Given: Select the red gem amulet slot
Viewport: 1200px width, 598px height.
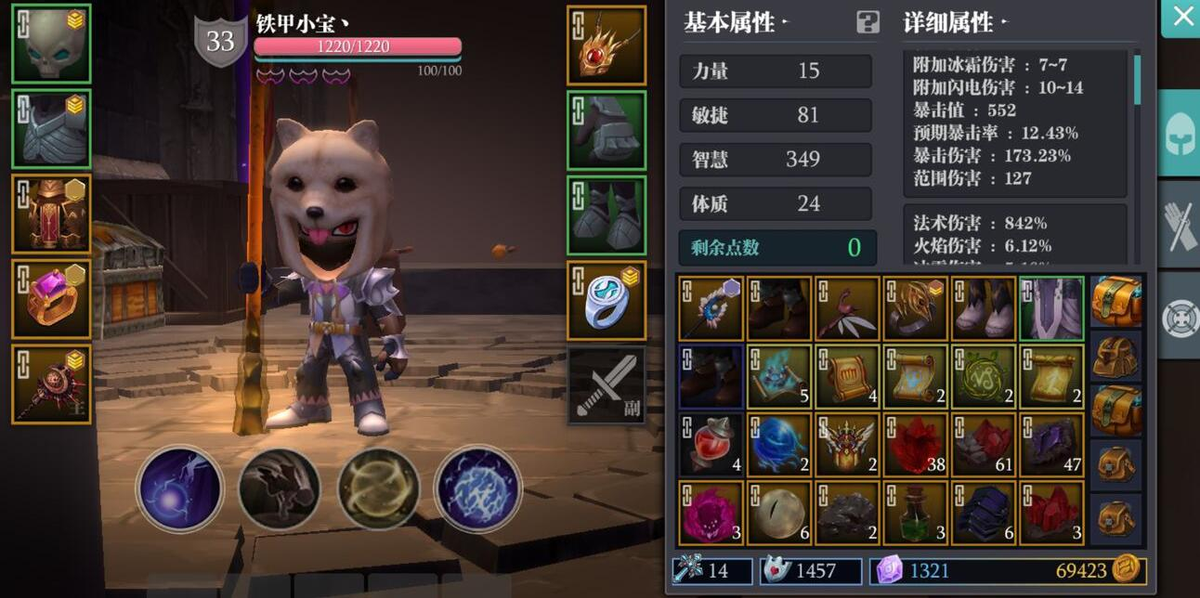Looking at the screenshot, I should click(x=607, y=45).
